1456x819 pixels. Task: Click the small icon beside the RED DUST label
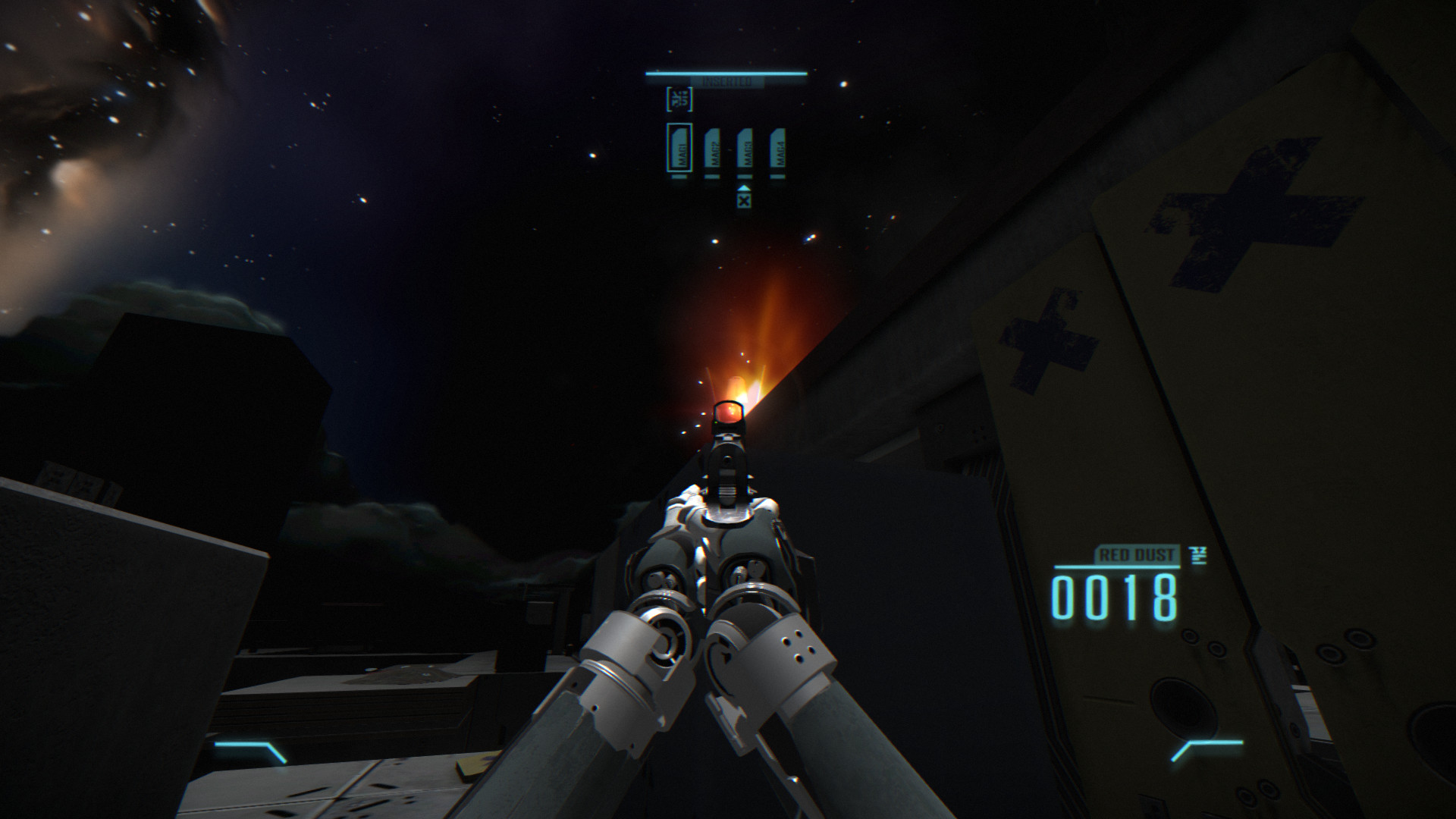[1198, 556]
